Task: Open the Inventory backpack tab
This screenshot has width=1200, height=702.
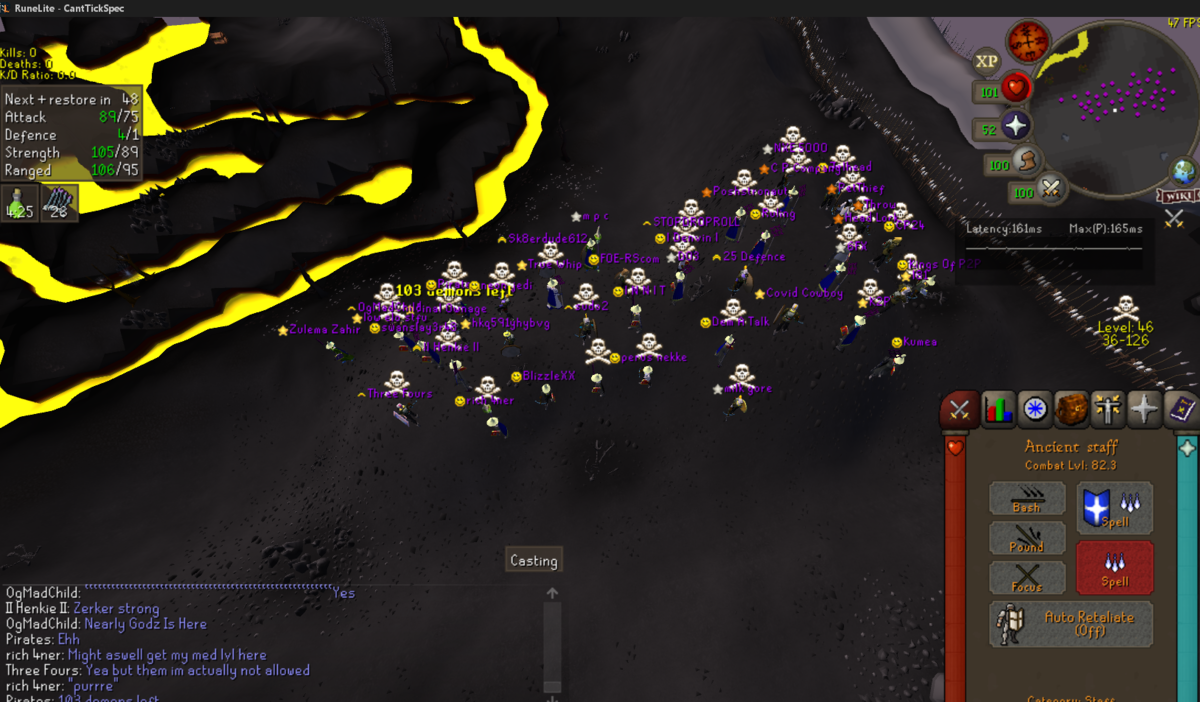Action: click(x=1071, y=409)
